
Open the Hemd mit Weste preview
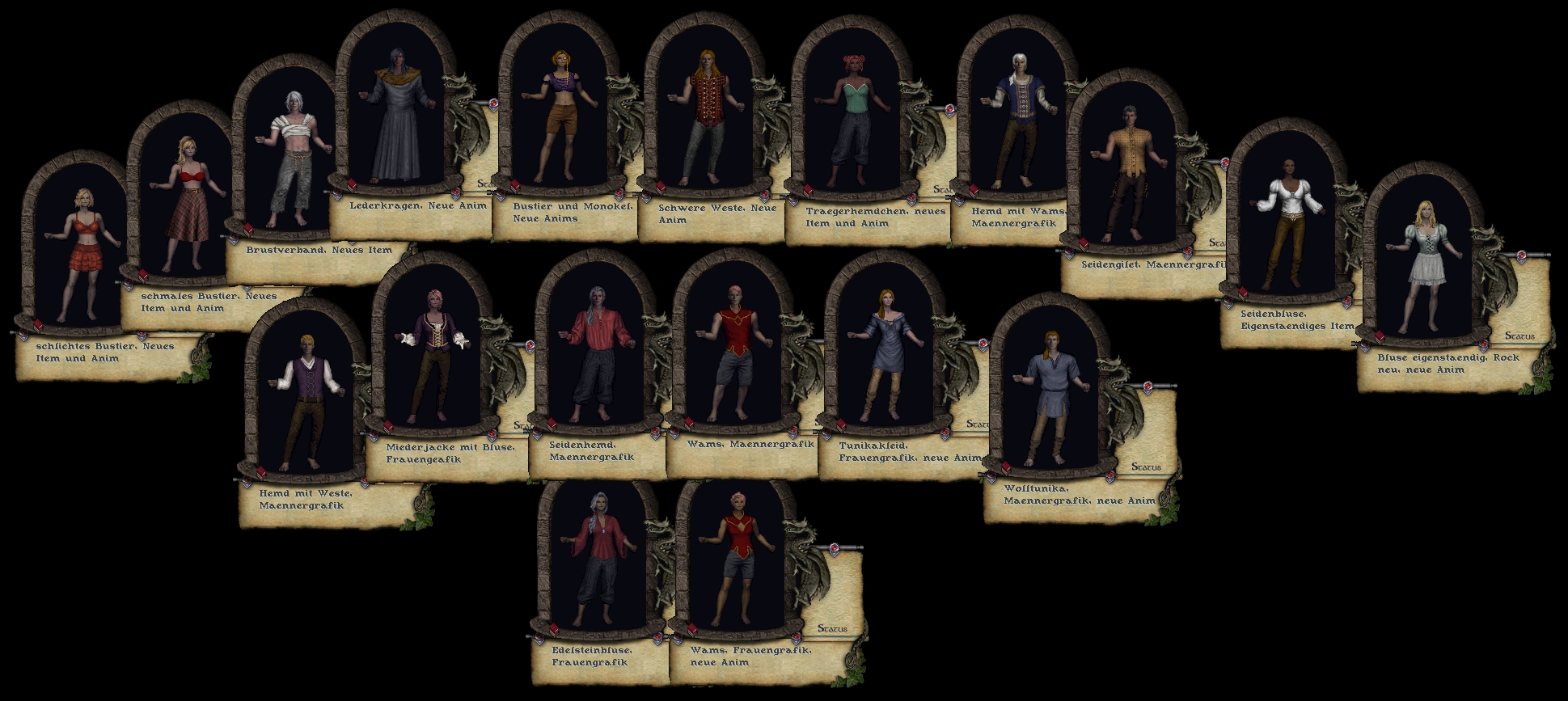coord(303,400)
